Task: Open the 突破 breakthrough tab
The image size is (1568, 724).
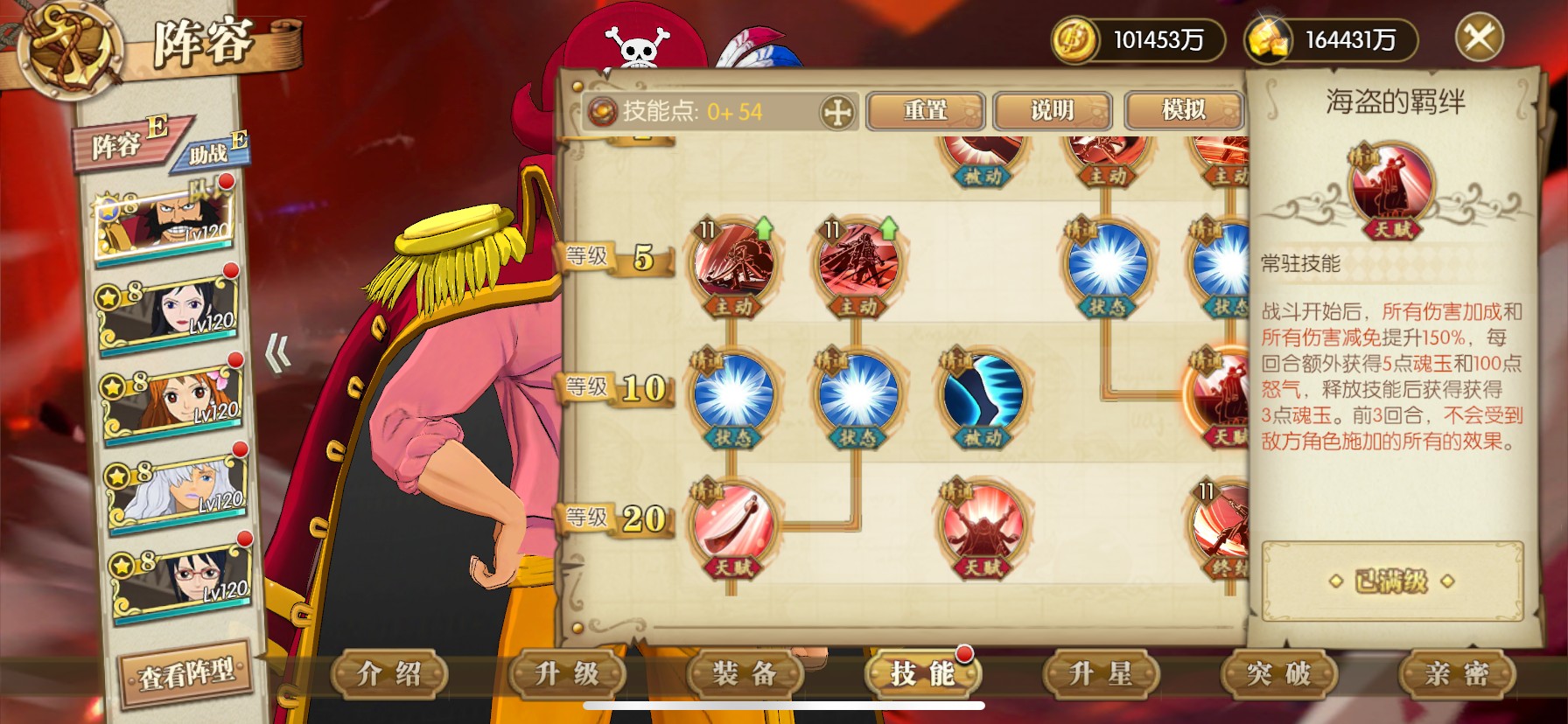Action: coord(1278,673)
